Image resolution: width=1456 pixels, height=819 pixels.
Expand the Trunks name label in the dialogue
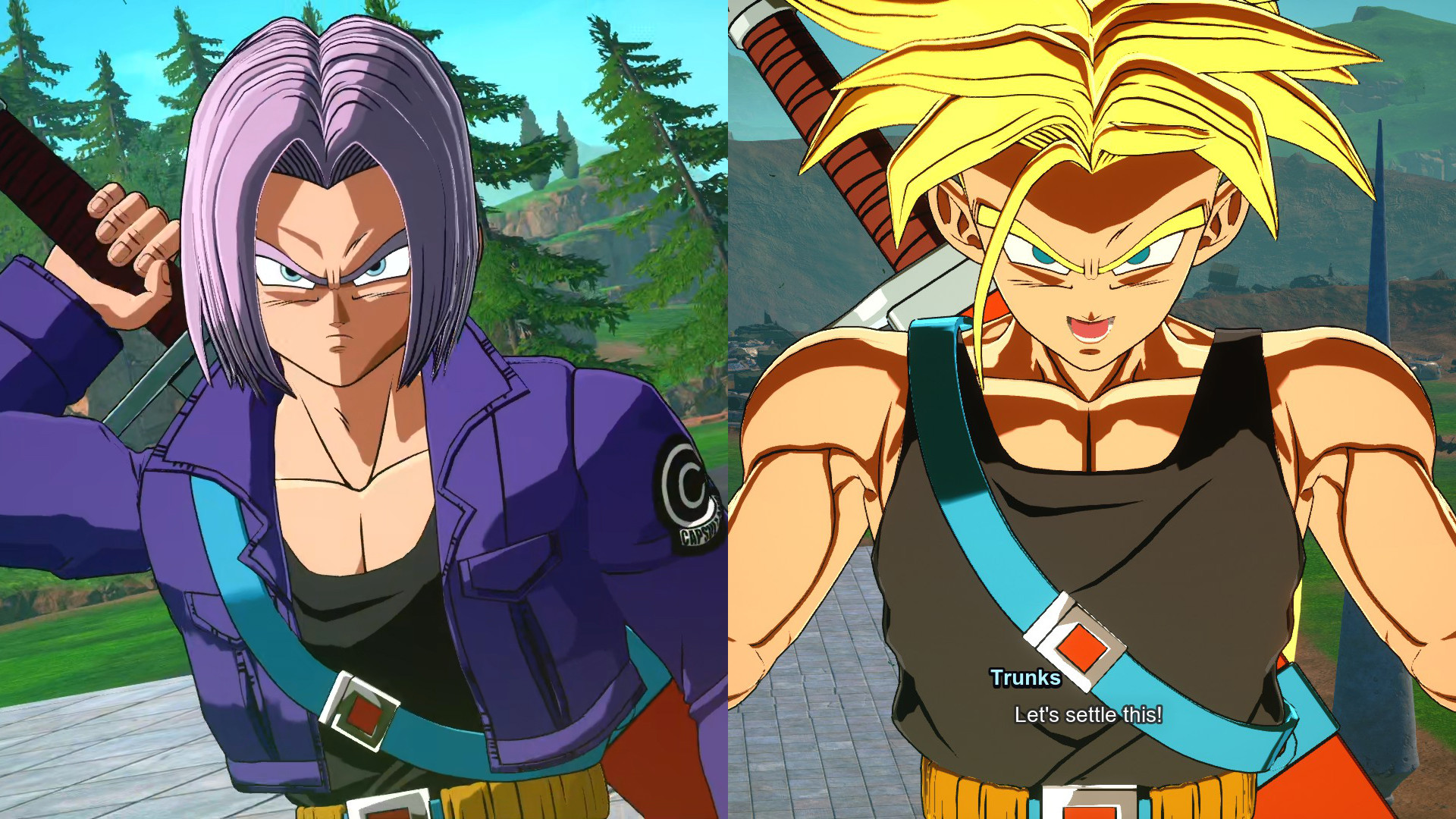[1025, 679]
